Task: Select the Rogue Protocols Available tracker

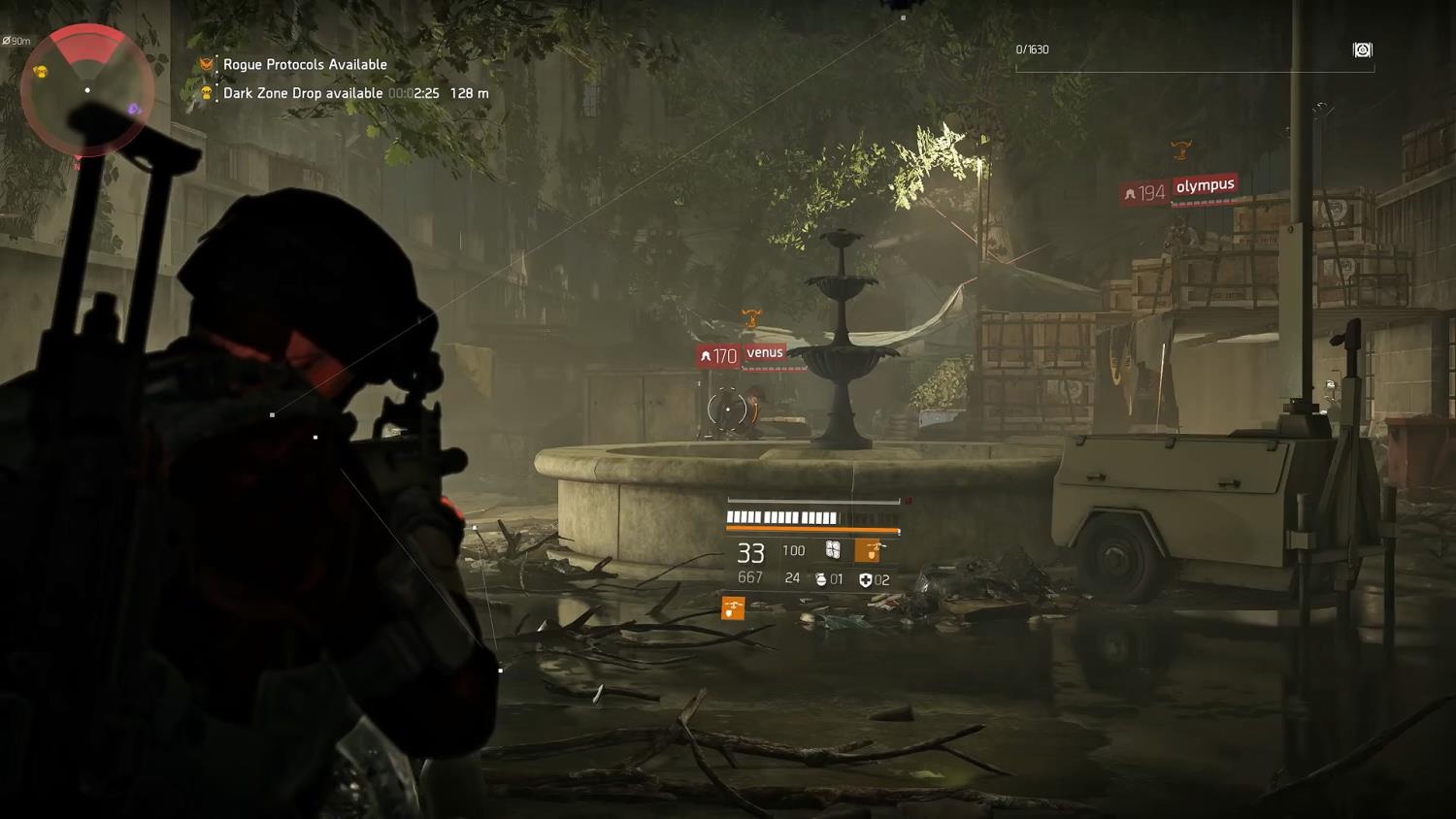Action: pyautogui.click(x=305, y=65)
